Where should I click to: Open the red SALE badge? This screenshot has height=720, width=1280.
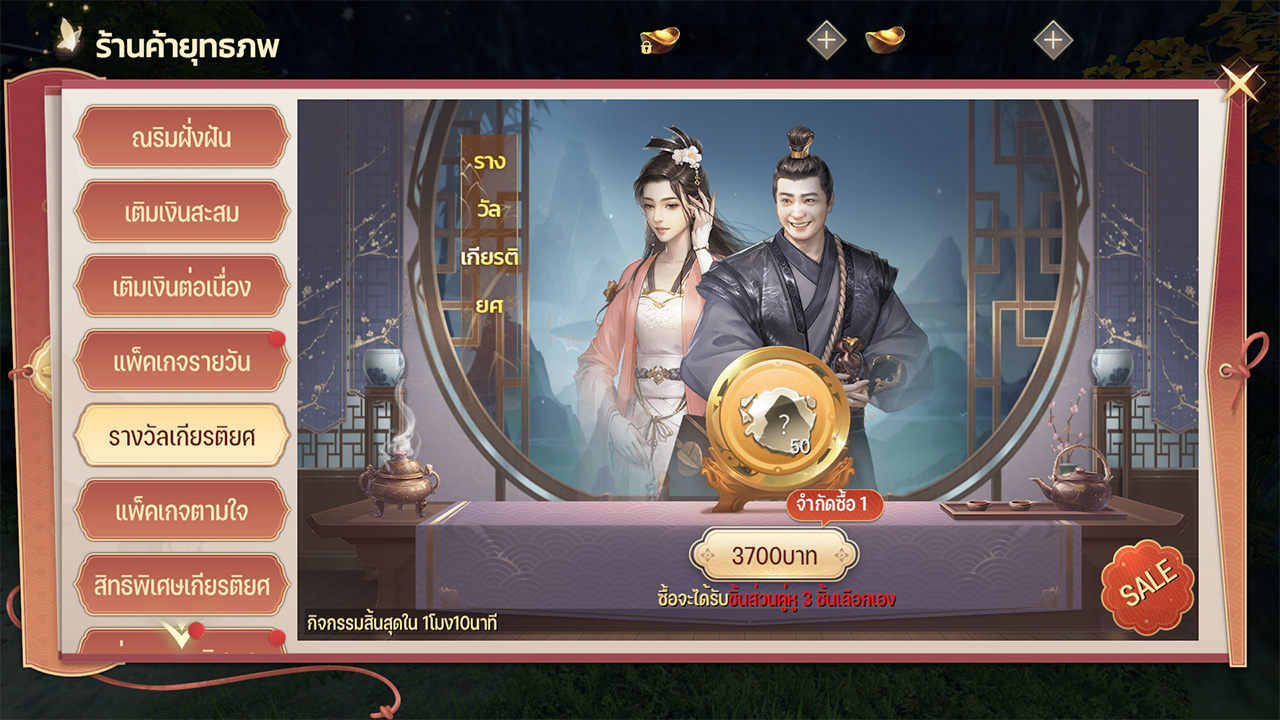(x=1147, y=587)
